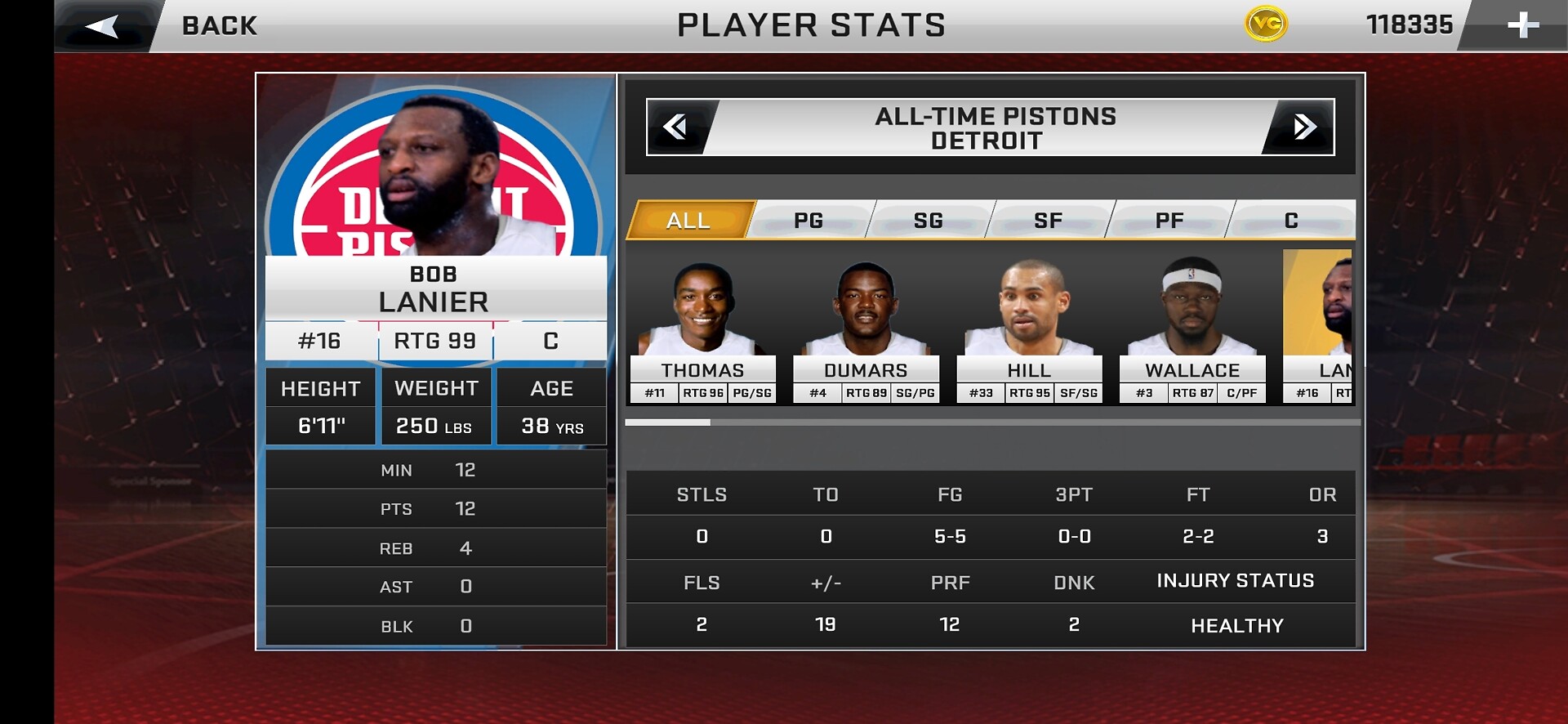The width and height of the screenshot is (1568, 724).
Task: Select the ALL position tab
Action: click(688, 220)
